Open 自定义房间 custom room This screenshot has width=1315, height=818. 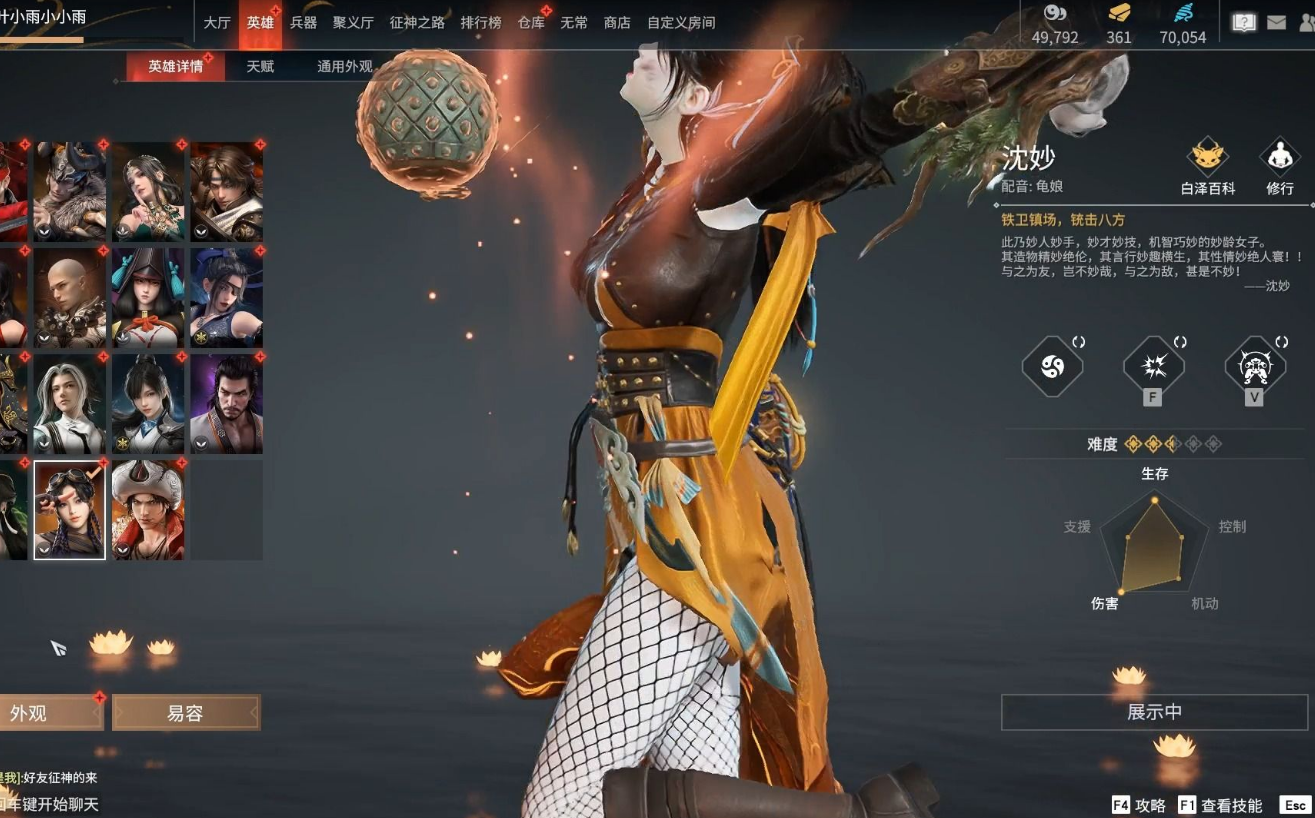coord(681,23)
